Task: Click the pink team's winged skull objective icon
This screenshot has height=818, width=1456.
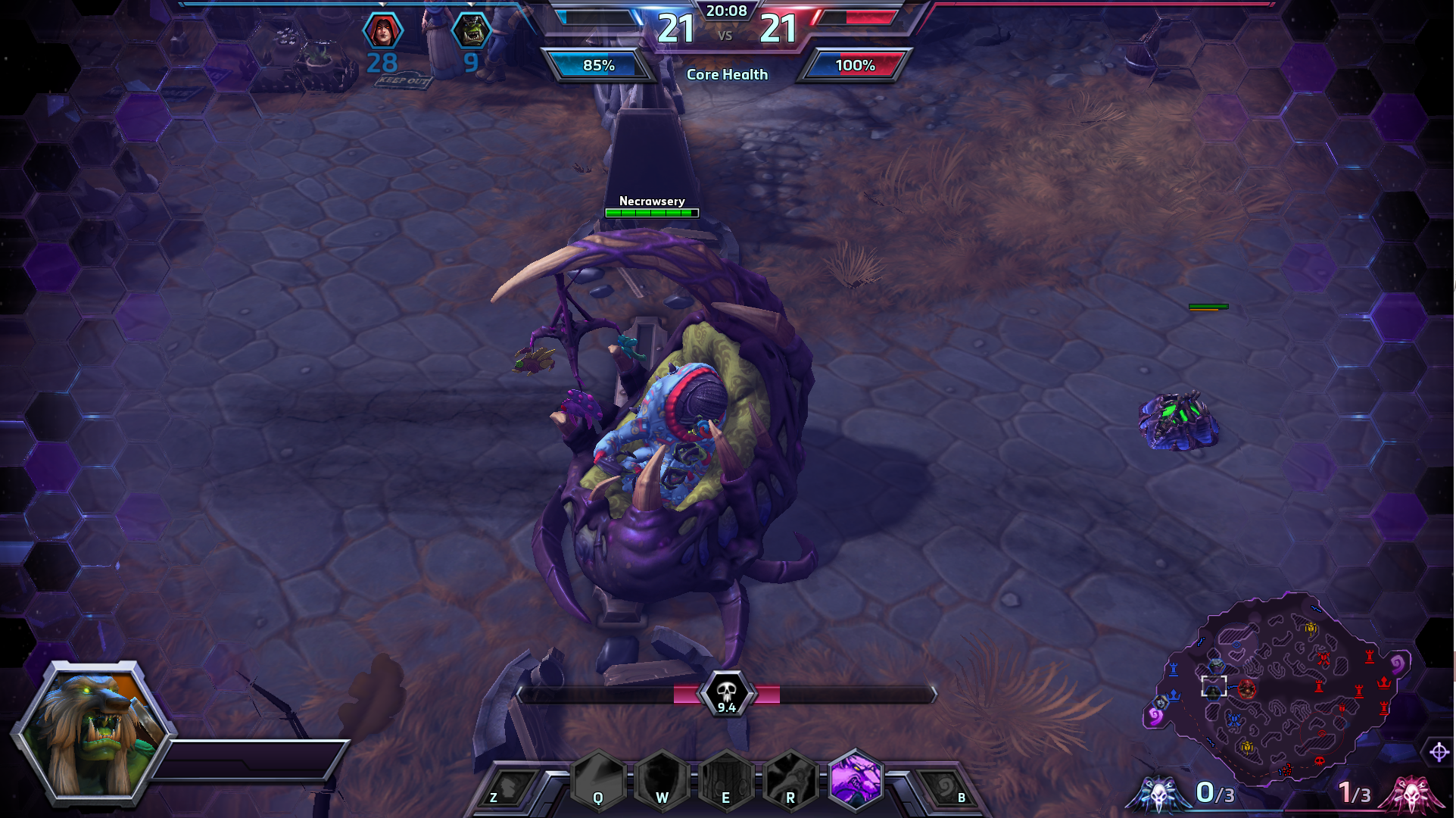Action: [x=1411, y=794]
